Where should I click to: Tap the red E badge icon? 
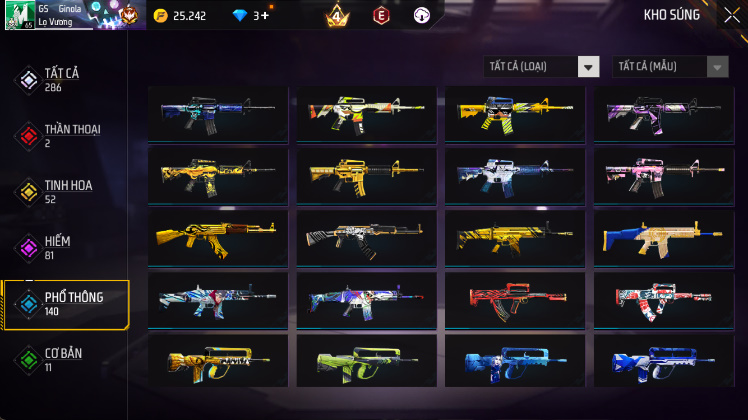coord(380,16)
